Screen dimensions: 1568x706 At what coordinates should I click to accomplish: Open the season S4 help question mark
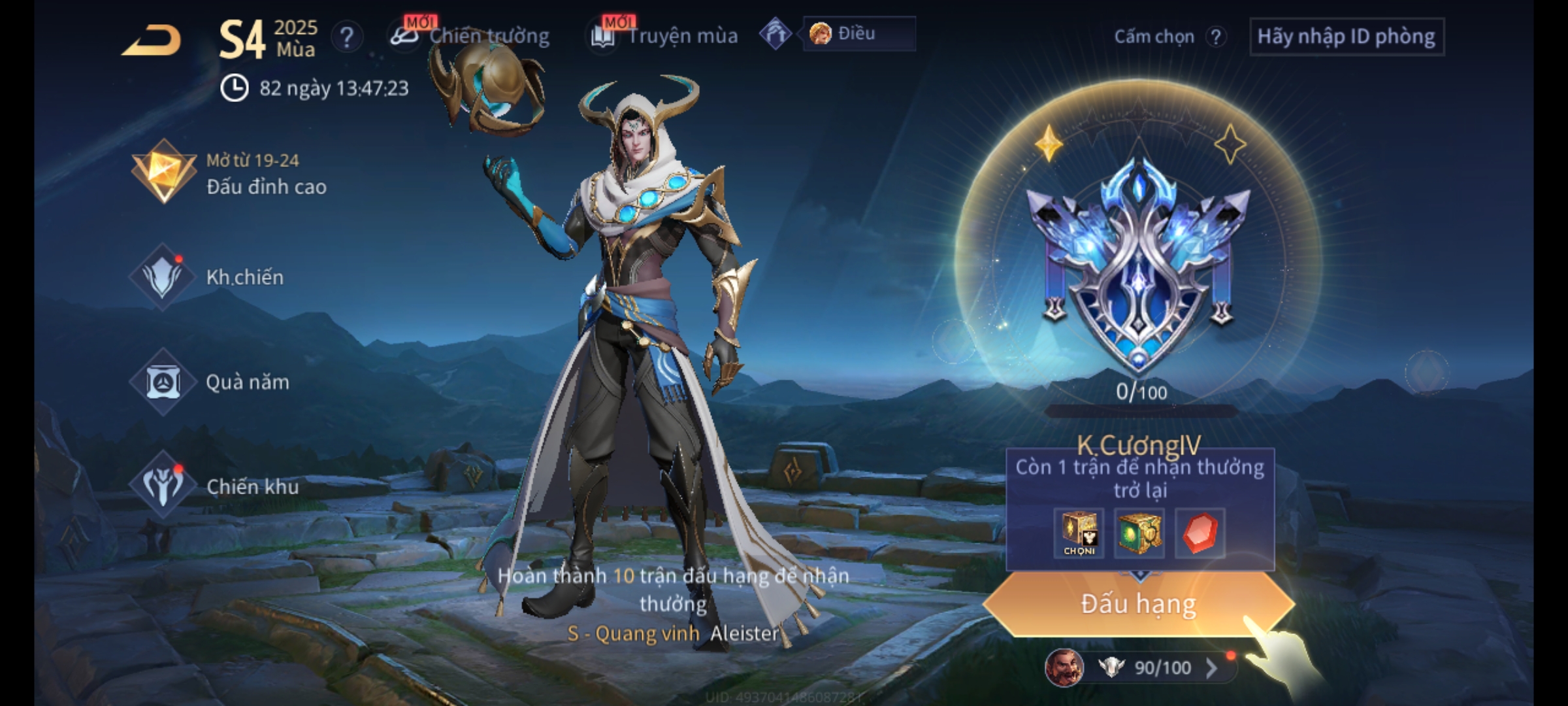pyautogui.click(x=346, y=37)
